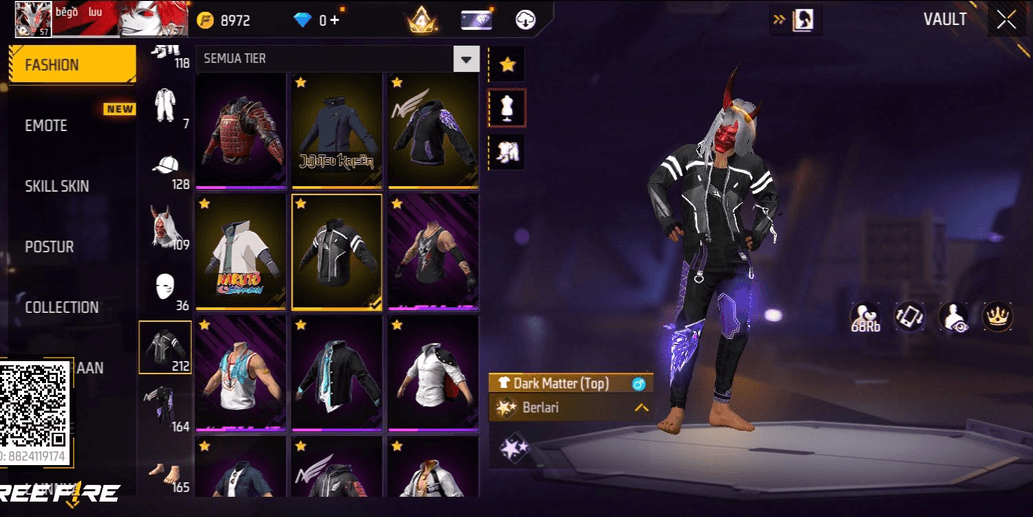
Task: Expand the Semua Tier dropdown
Action: [466, 59]
